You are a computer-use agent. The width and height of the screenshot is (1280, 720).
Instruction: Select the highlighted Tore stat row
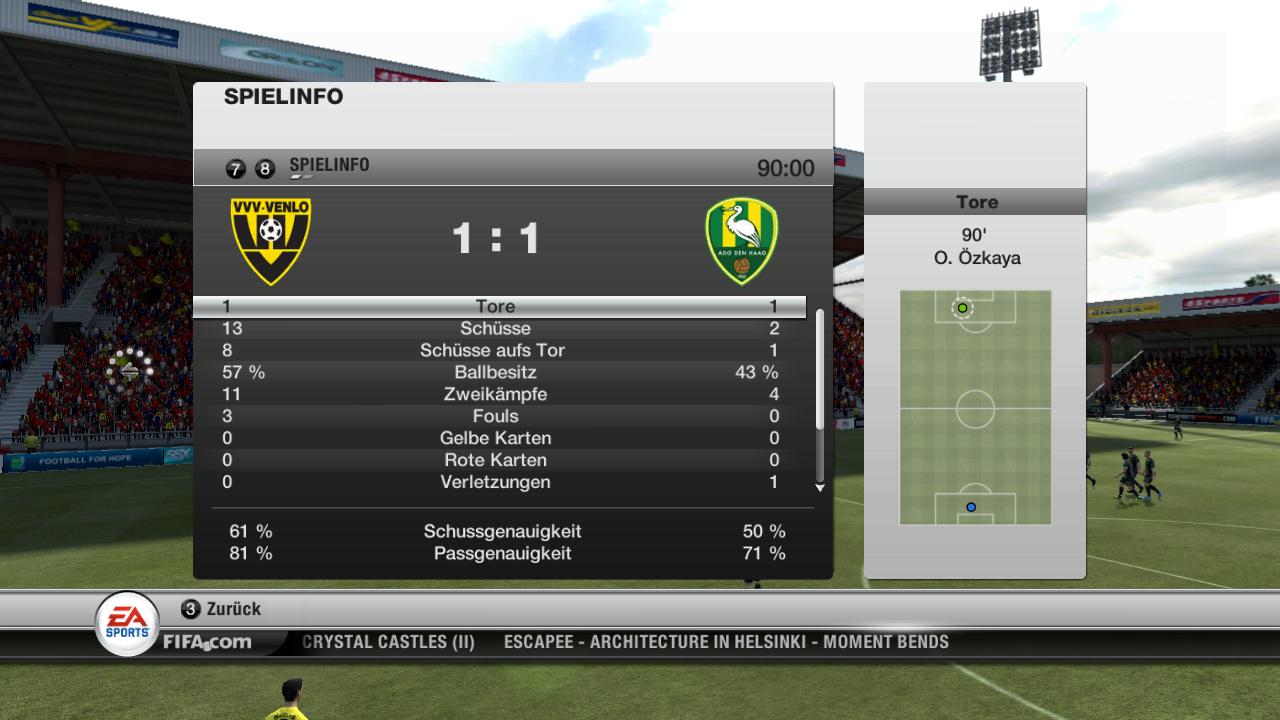coord(497,306)
